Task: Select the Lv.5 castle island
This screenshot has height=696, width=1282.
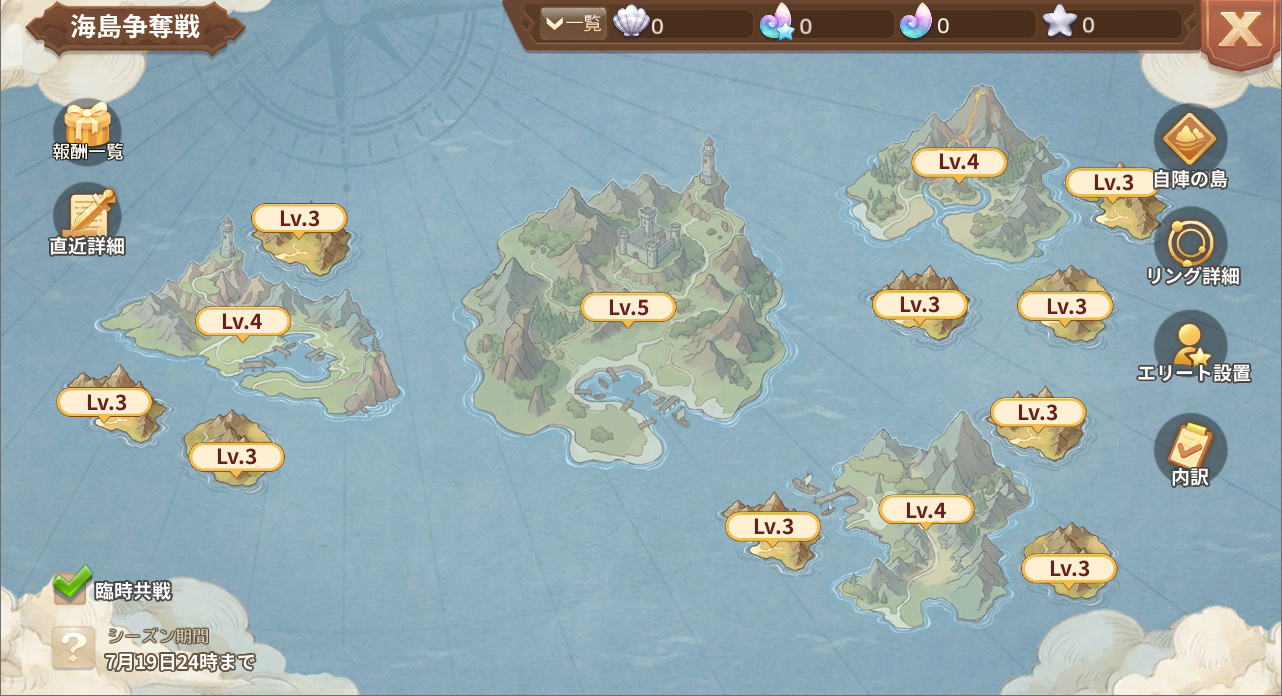Action: [x=628, y=308]
